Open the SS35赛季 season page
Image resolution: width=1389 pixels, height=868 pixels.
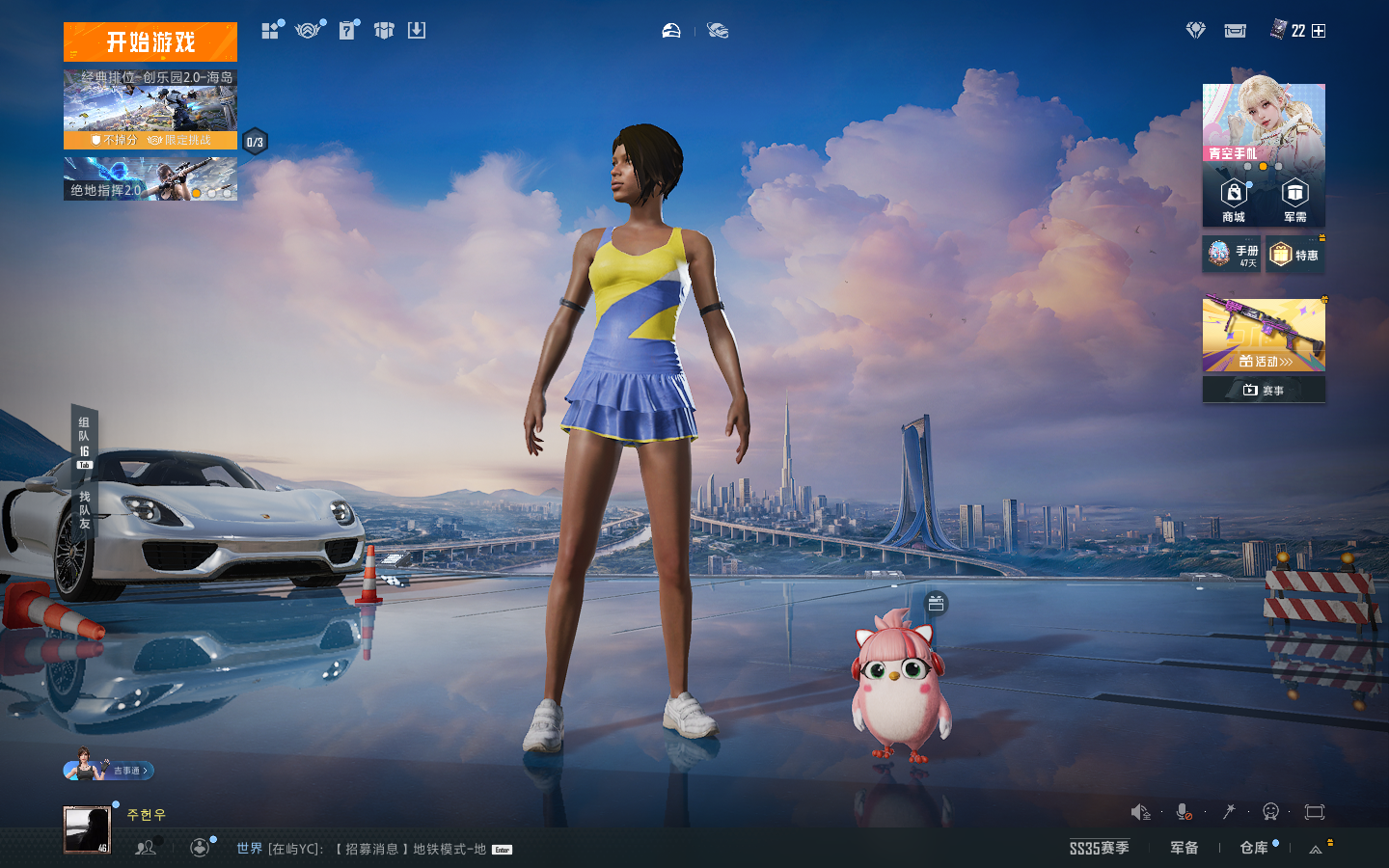1099,848
